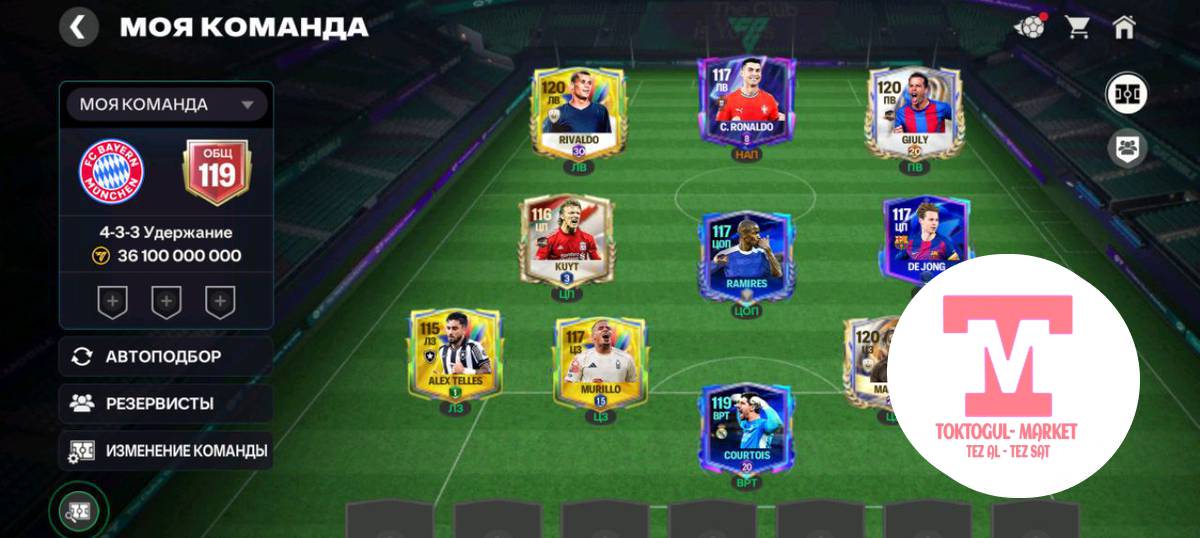Image resolution: width=1200 pixels, height=538 pixels.
Task: Select ИЗМЕНЕНИЕ КОМАНДЫ option
Action: point(165,451)
